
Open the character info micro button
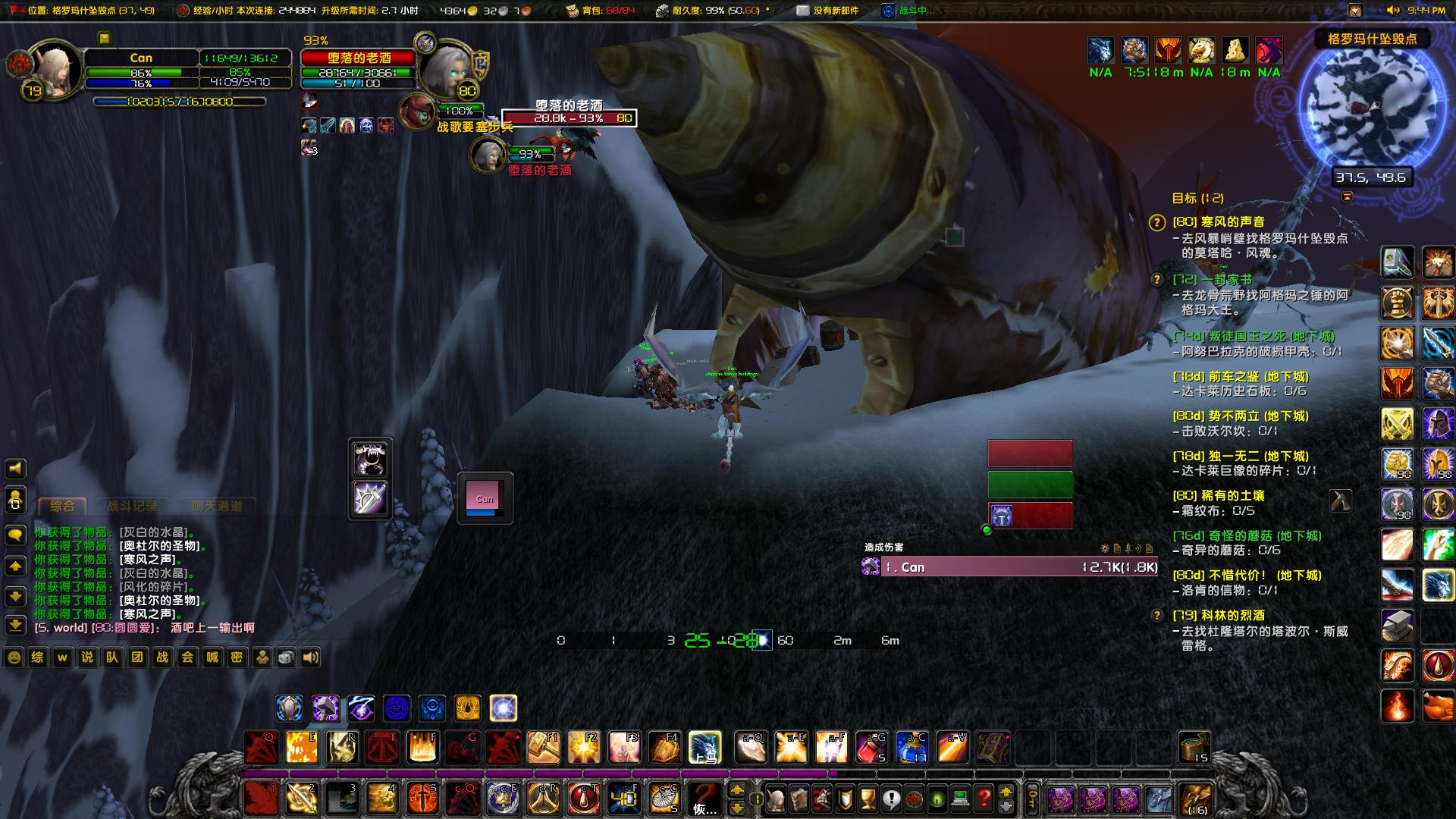pyautogui.click(x=776, y=799)
